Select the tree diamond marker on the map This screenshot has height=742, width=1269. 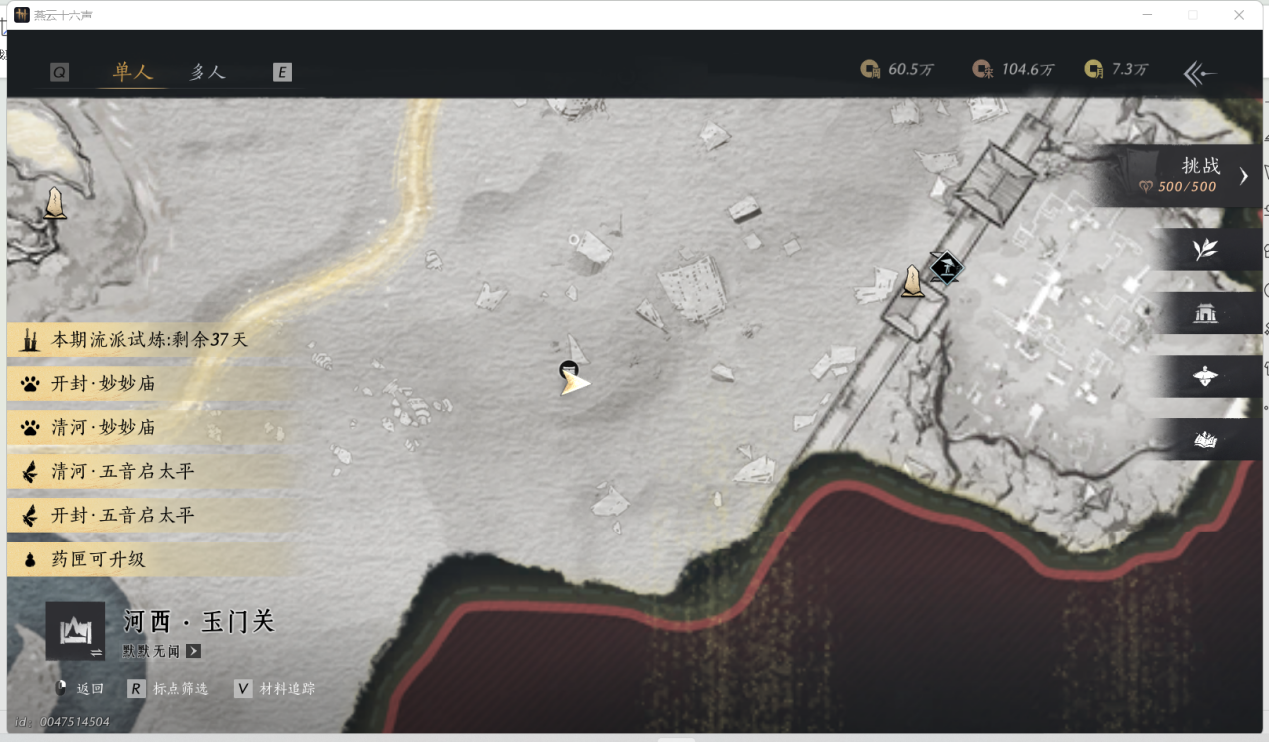[945, 268]
